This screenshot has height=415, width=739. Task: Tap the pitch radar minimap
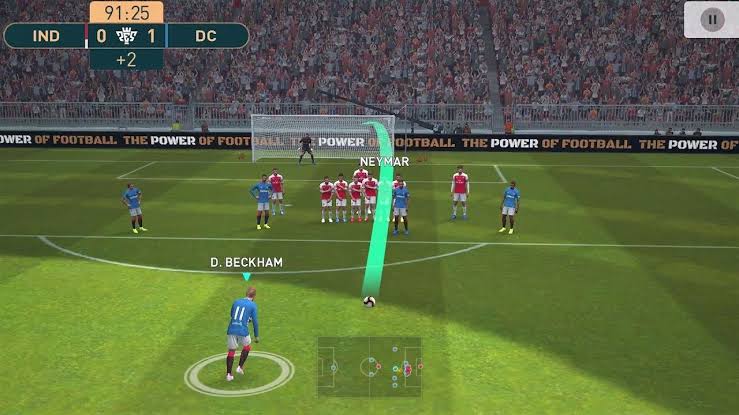coord(370,367)
